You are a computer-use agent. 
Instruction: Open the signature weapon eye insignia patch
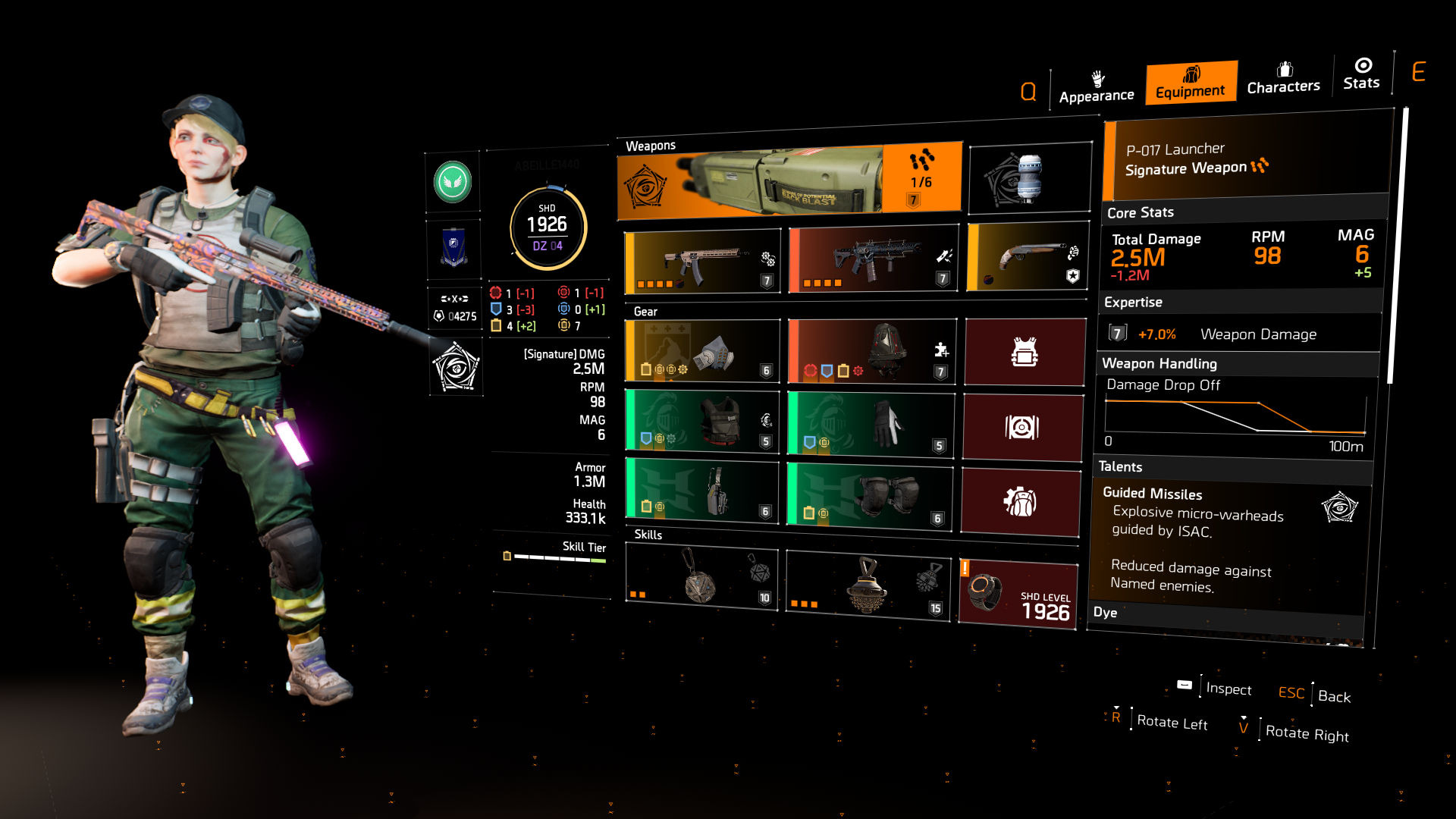[454, 367]
